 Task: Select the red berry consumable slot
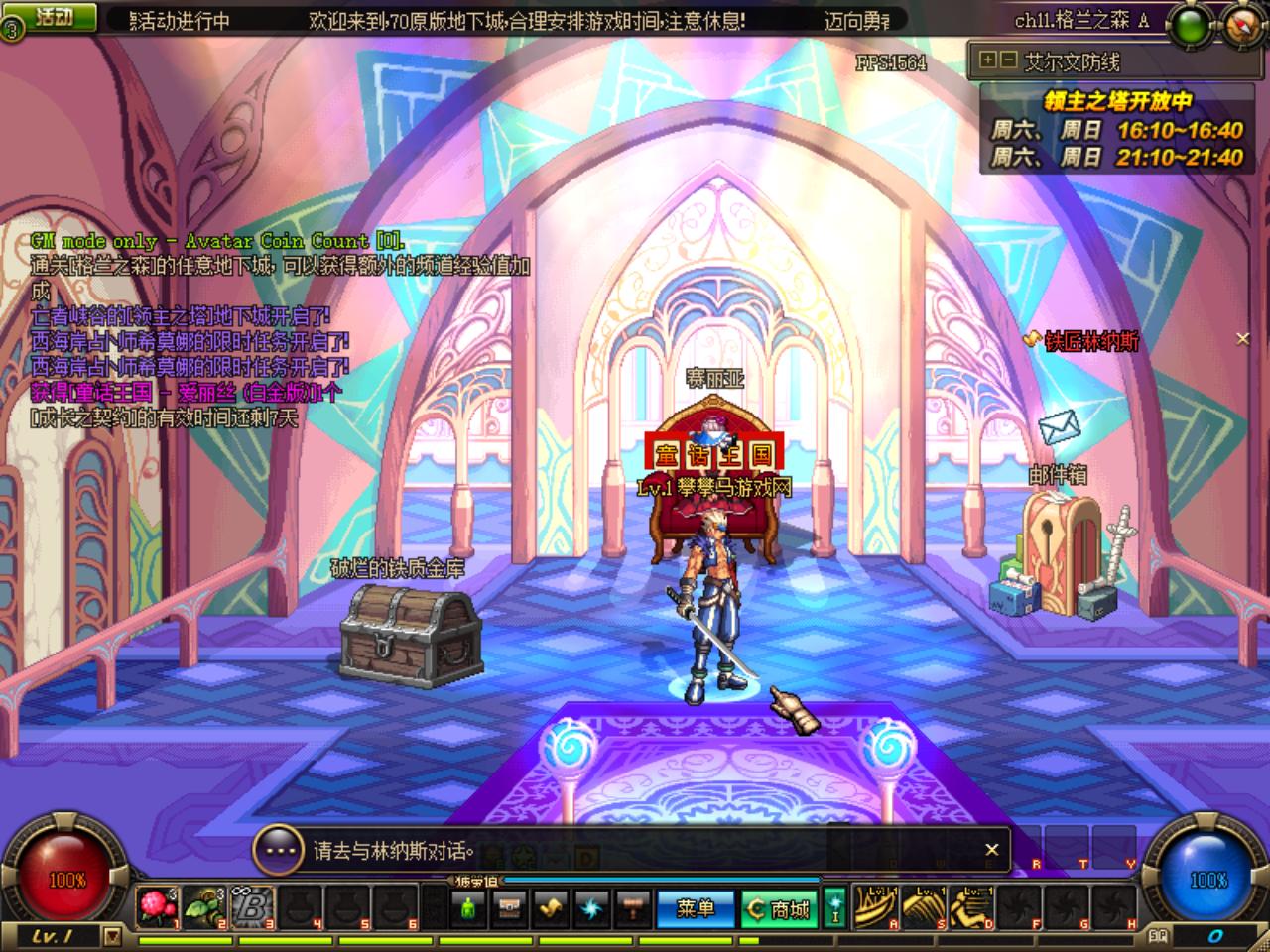click(157, 907)
